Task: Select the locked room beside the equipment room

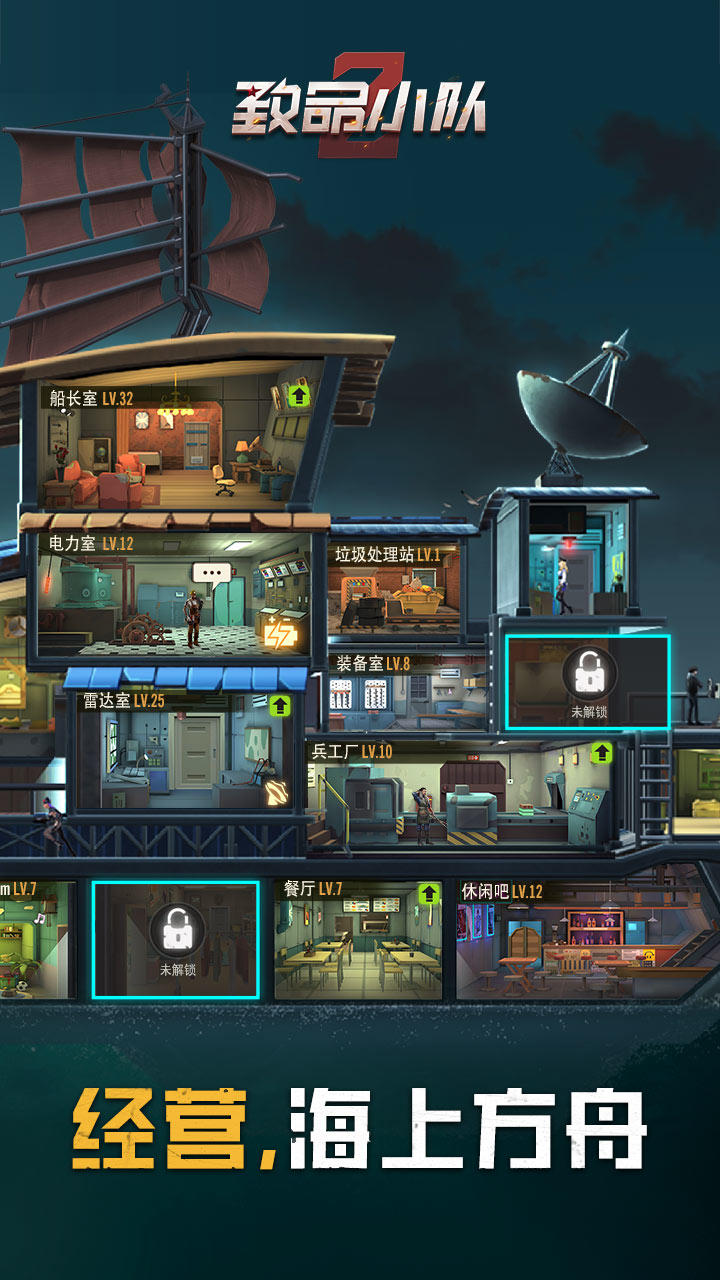Action: click(588, 683)
